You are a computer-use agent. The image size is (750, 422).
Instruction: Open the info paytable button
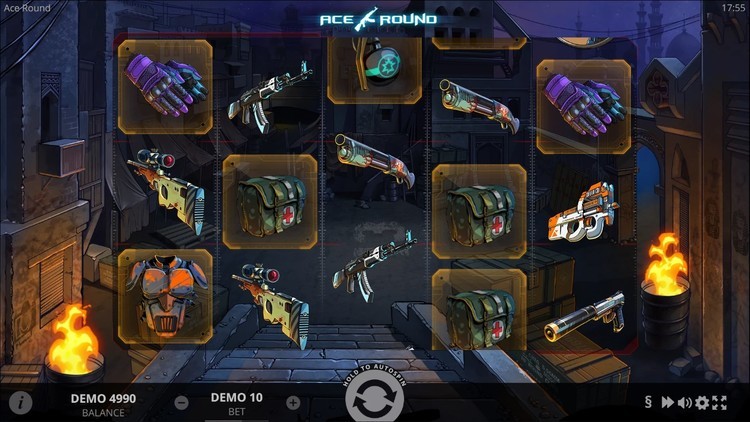pyautogui.click(x=21, y=402)
